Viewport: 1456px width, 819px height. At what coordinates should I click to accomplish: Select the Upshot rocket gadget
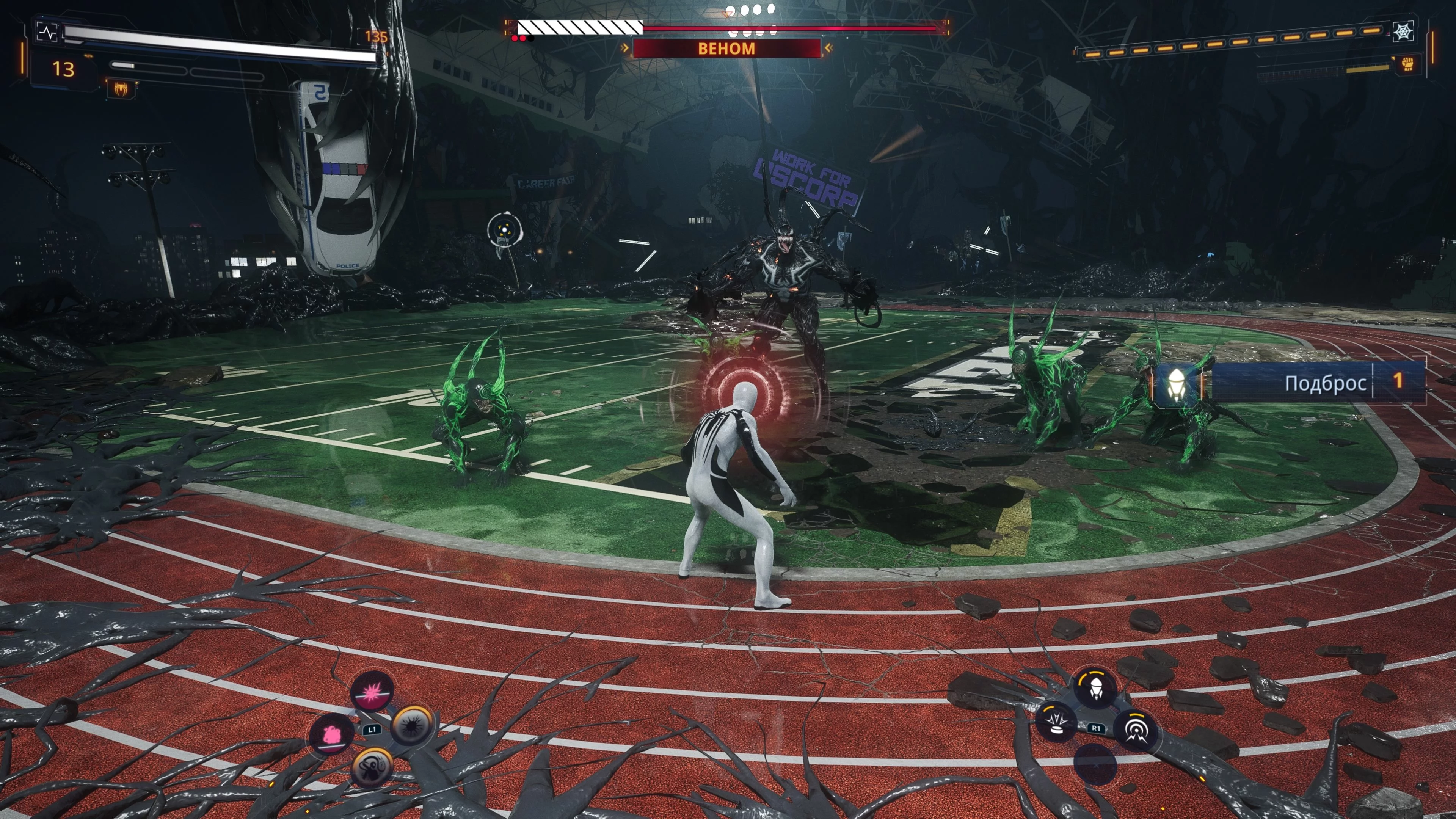click(x=1095, y=688)
